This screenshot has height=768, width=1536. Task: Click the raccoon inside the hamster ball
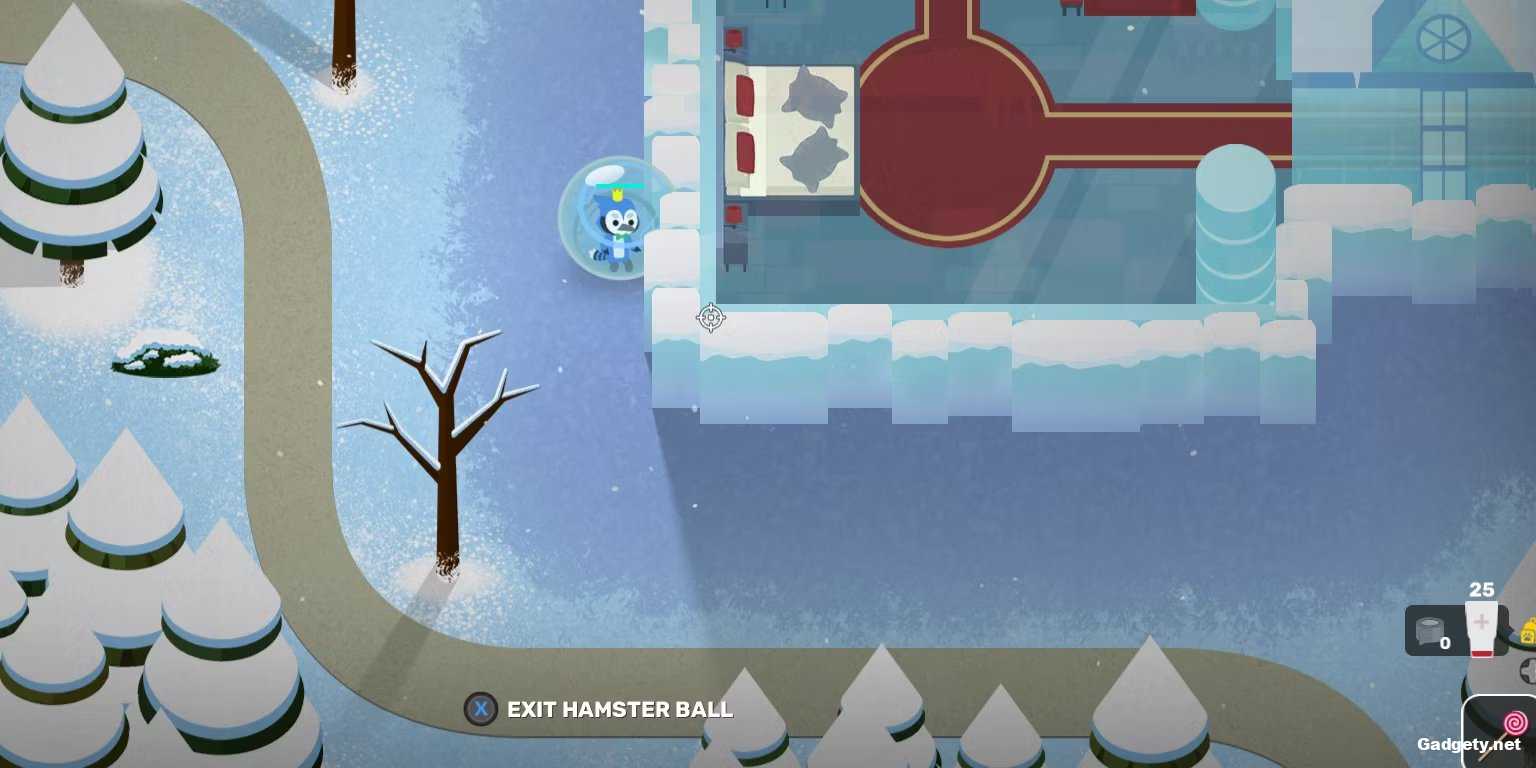point(621,227)
